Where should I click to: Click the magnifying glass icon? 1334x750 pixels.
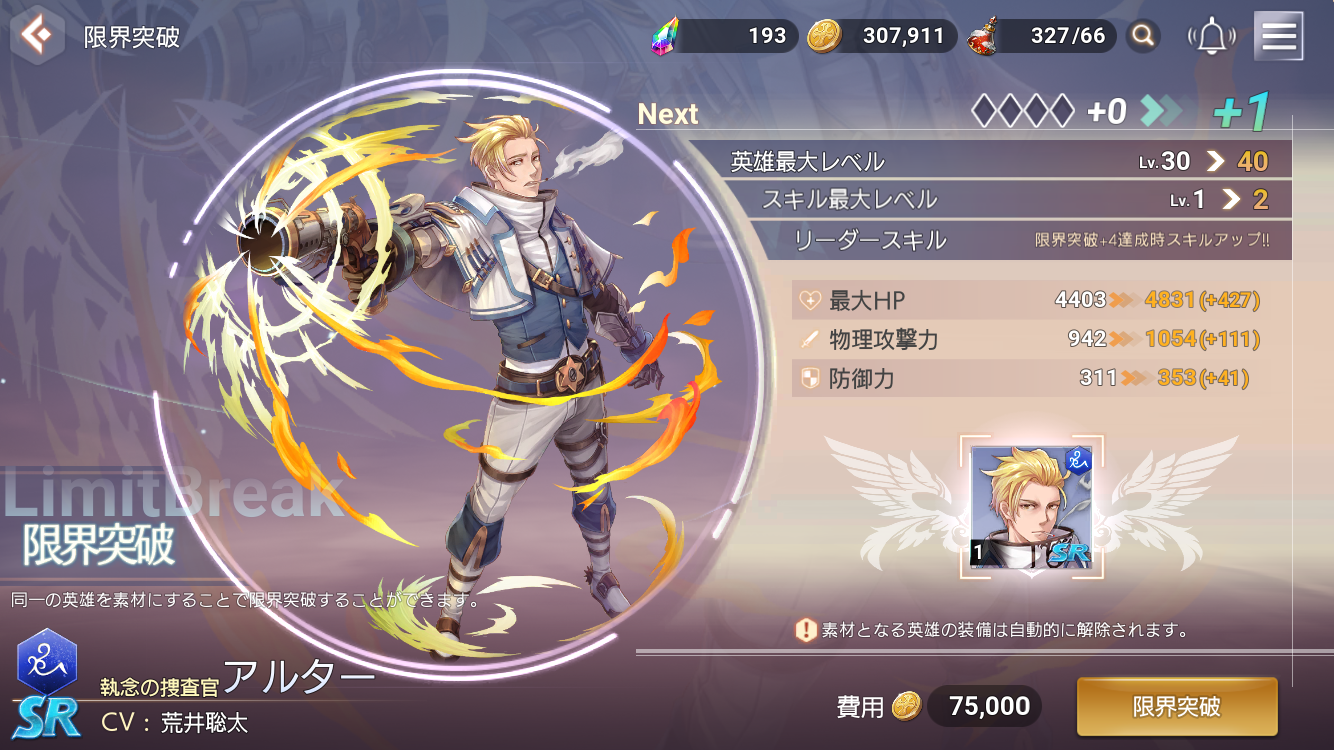click(x=1142, y=37)
